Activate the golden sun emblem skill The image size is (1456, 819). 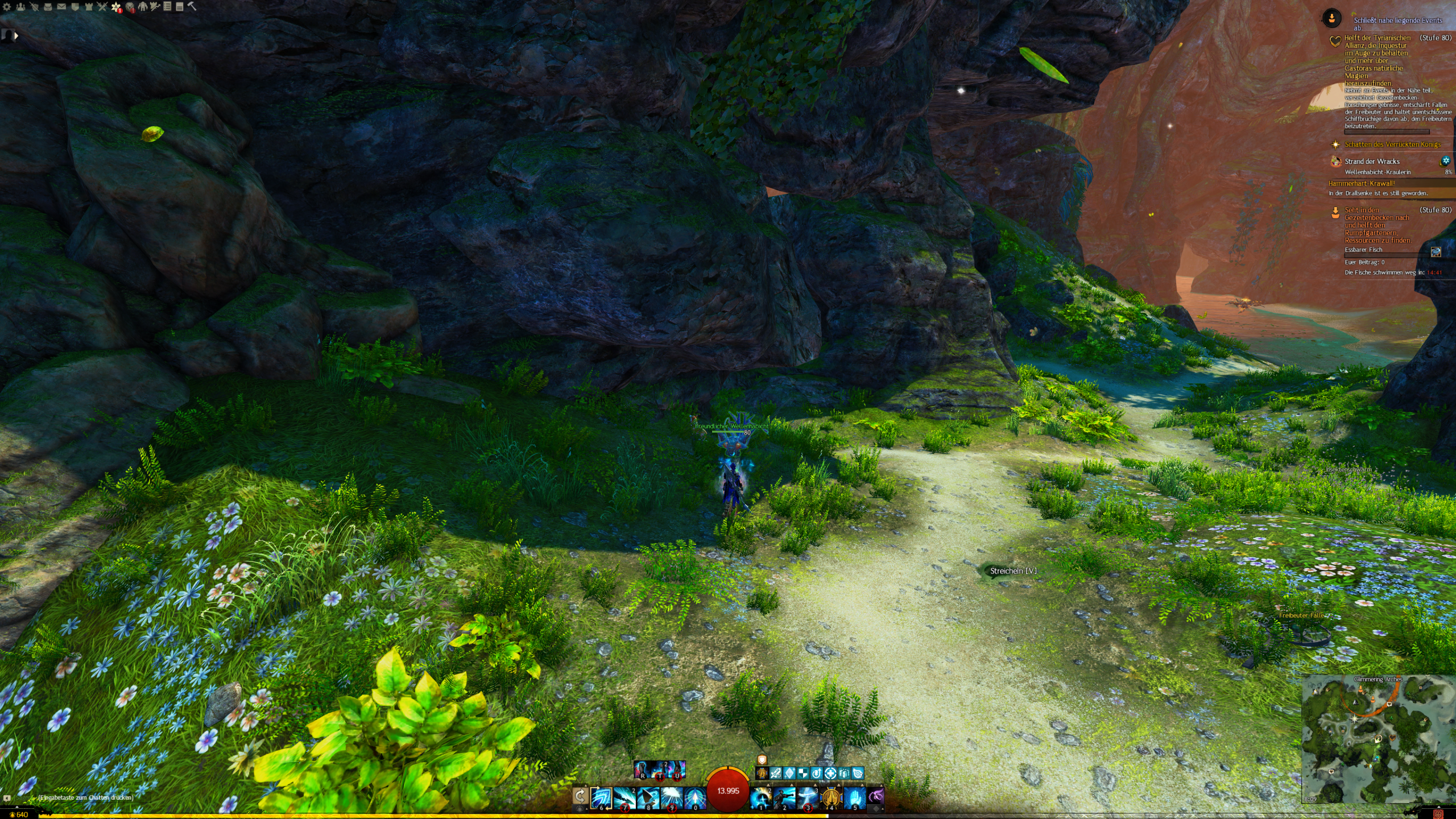click(831, 797)
